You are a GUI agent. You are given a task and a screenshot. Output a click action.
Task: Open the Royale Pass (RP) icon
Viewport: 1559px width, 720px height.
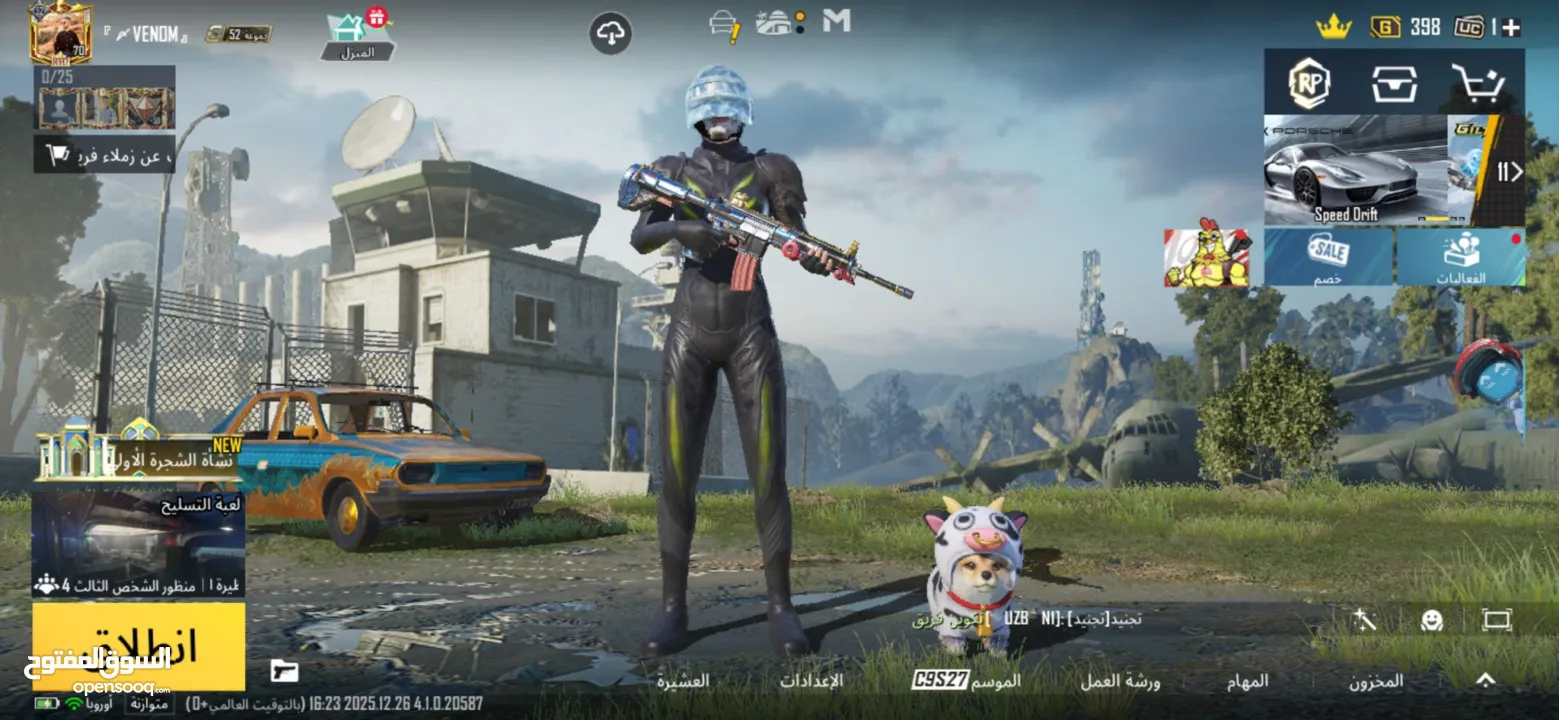point(1308,84)
